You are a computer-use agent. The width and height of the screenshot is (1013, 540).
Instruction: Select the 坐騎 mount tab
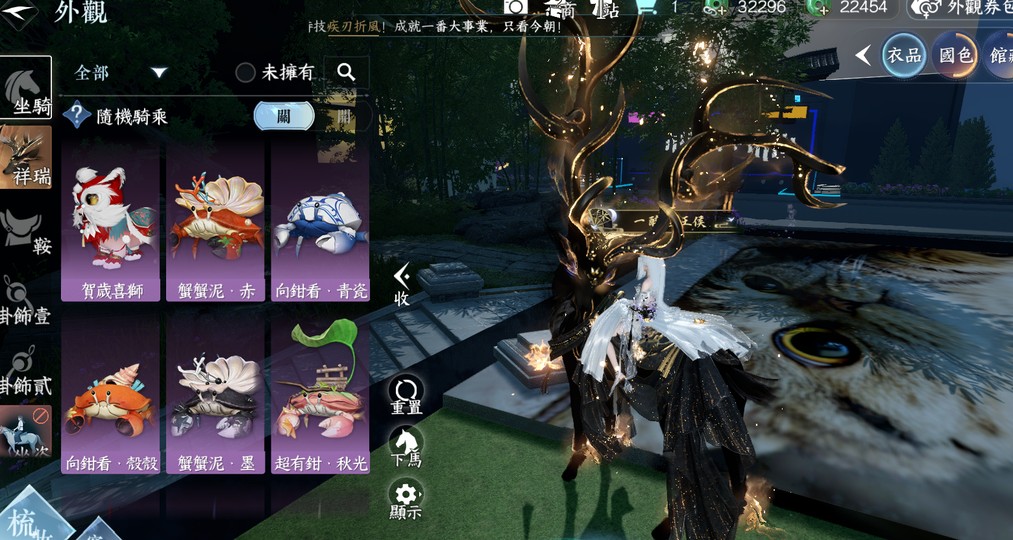[26, 89]
